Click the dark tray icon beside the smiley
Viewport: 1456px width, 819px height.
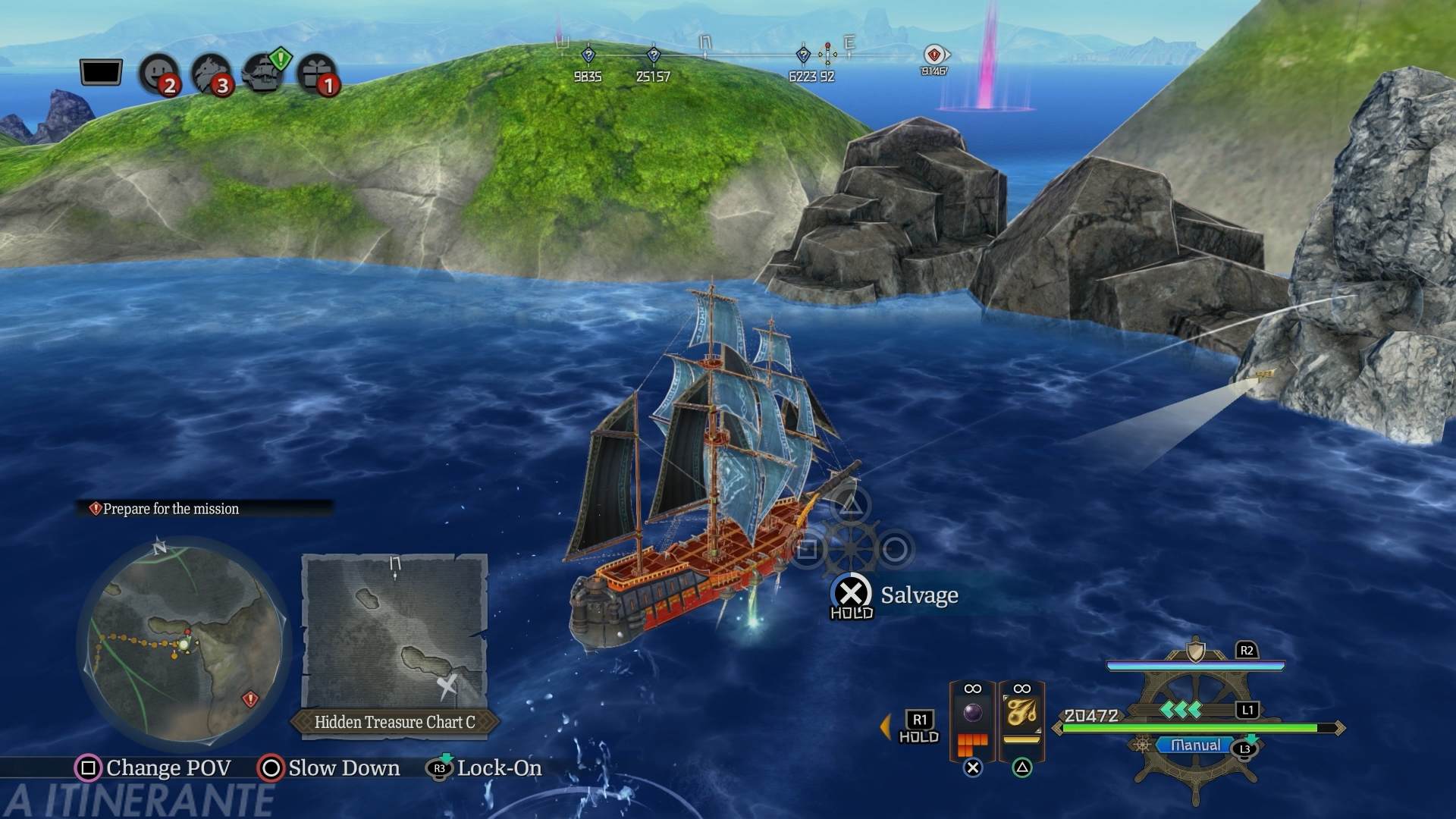pos(101,73)
